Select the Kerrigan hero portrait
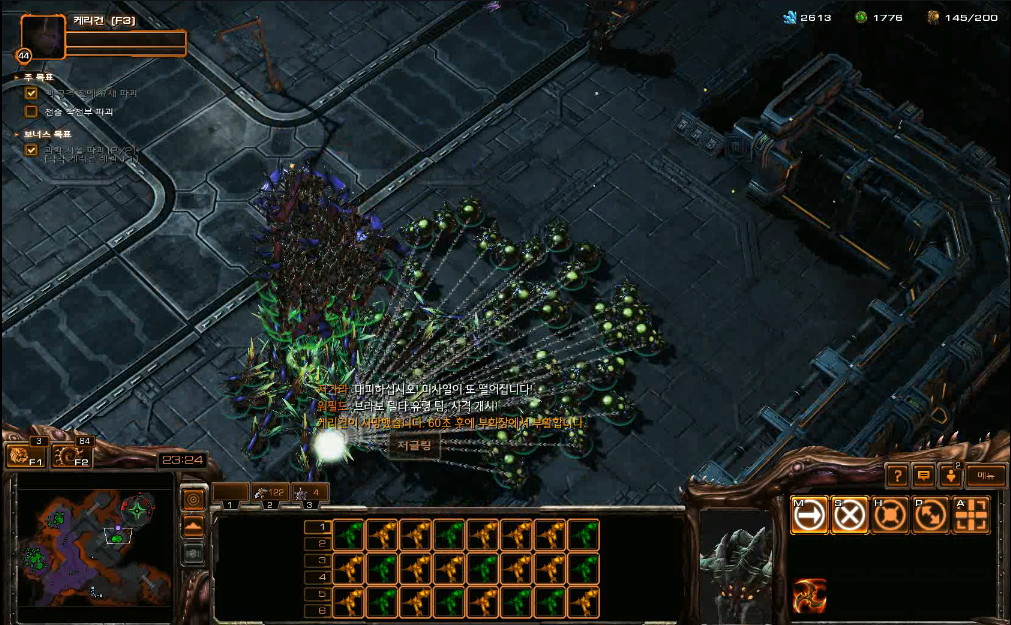Screen dimensions: 1011x625 (43, 37)
